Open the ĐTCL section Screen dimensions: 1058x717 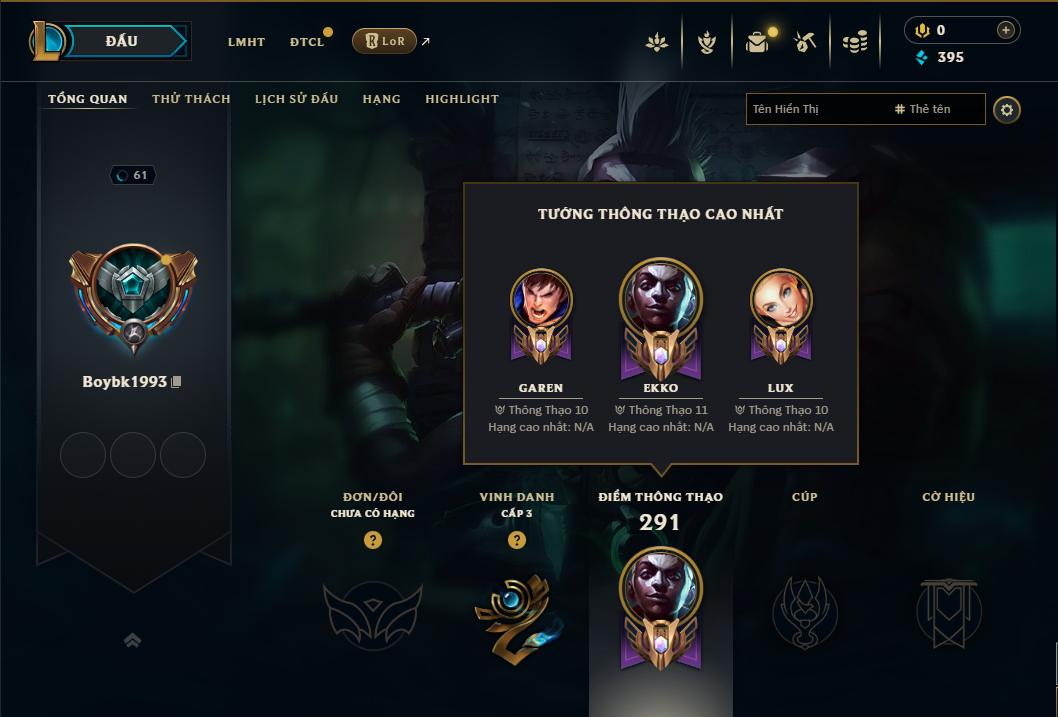[306, 42]
